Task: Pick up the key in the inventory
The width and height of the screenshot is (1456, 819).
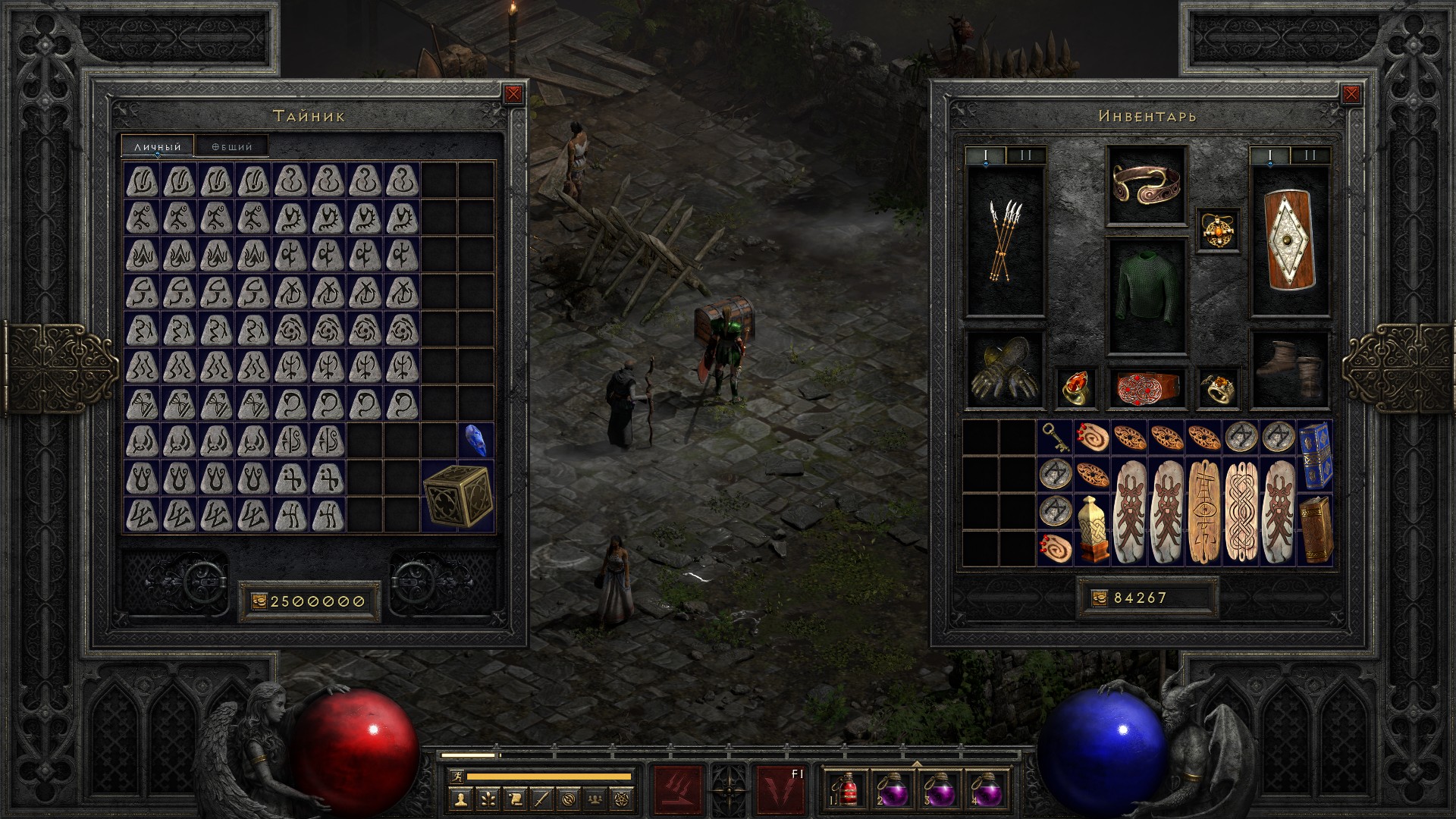Action: 1055,438
